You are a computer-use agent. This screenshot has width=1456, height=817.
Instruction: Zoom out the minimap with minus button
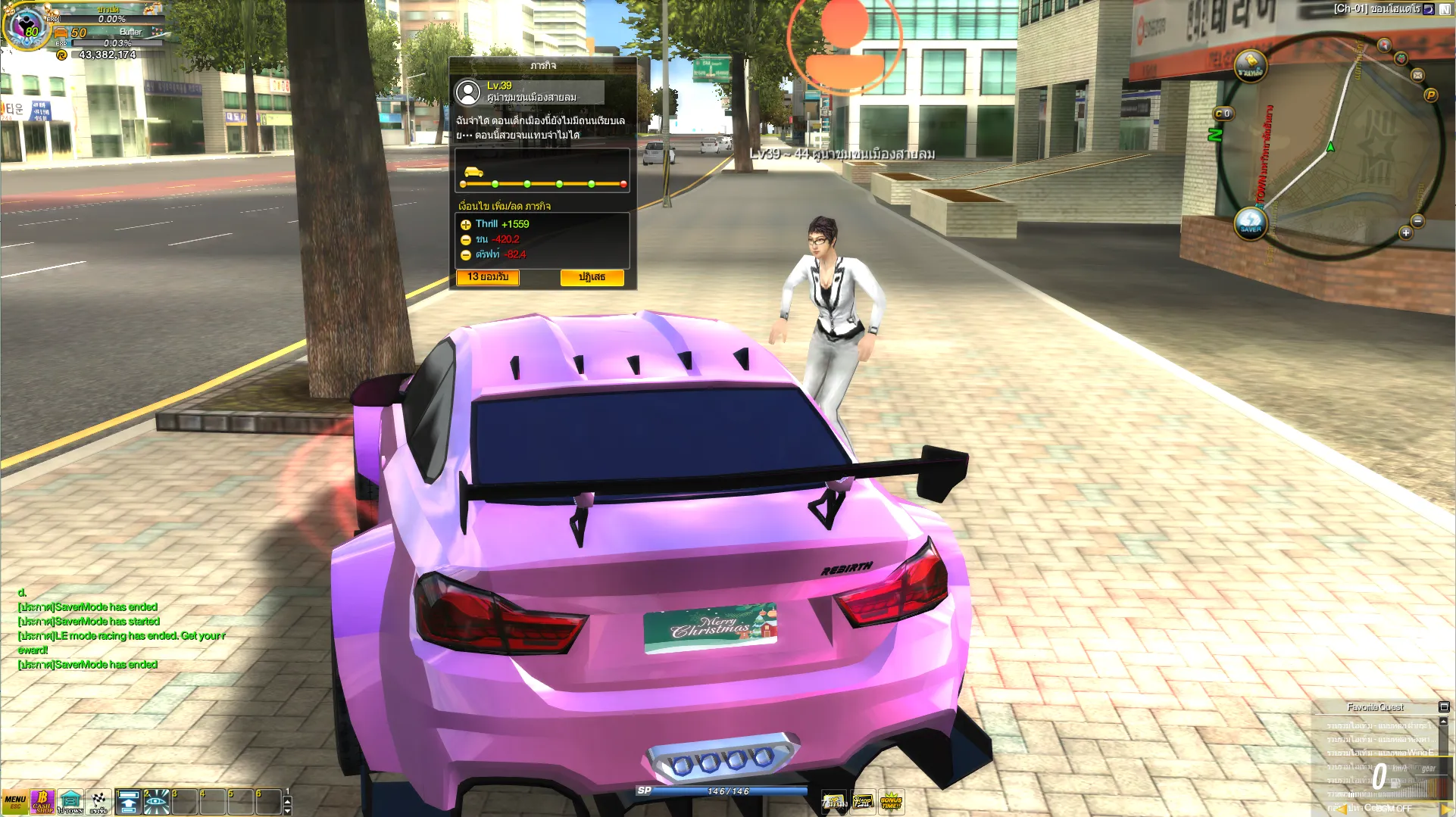click(x=1418, y=221)
